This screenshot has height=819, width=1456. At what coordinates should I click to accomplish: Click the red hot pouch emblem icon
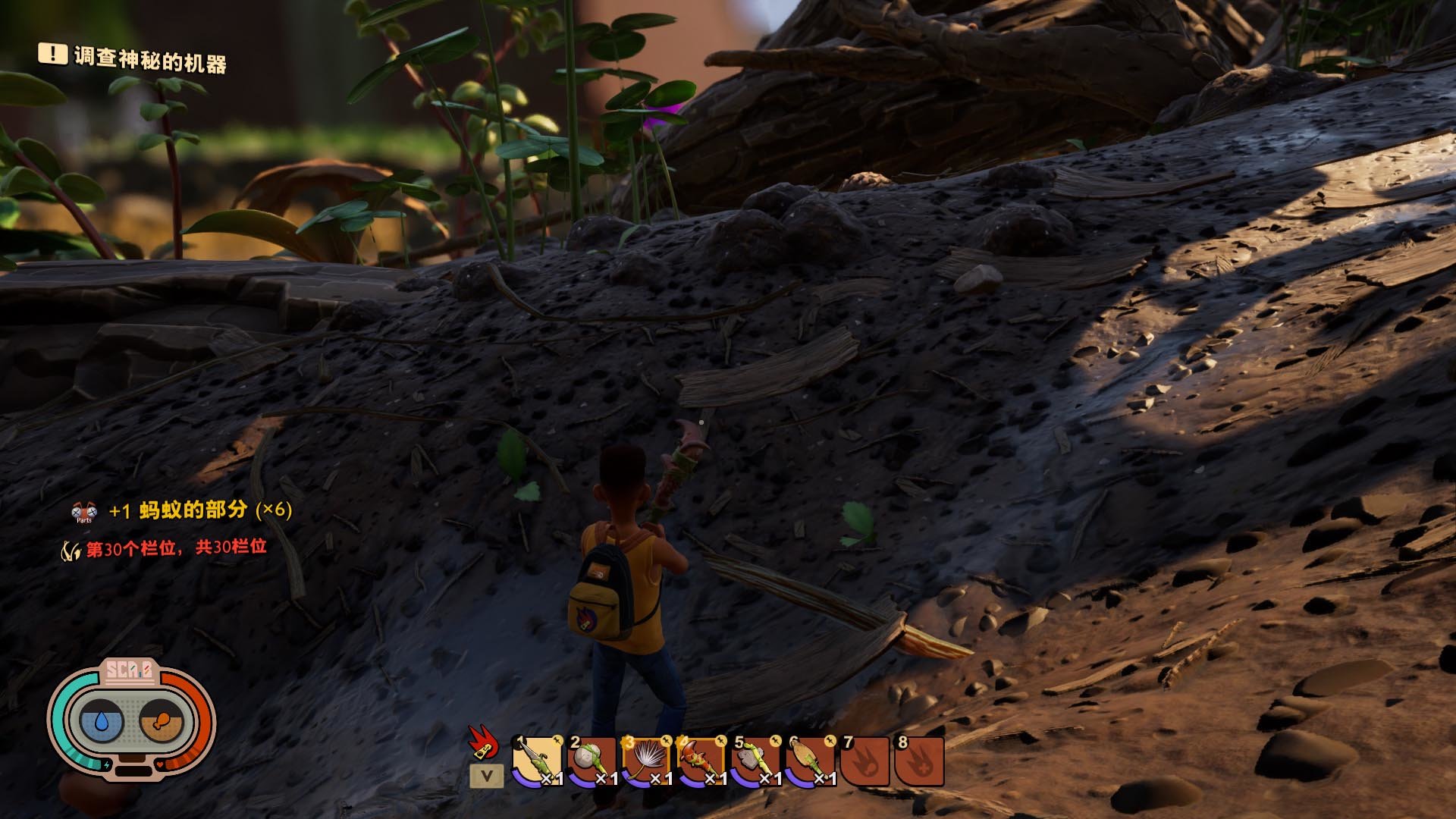tap(482, 742)
